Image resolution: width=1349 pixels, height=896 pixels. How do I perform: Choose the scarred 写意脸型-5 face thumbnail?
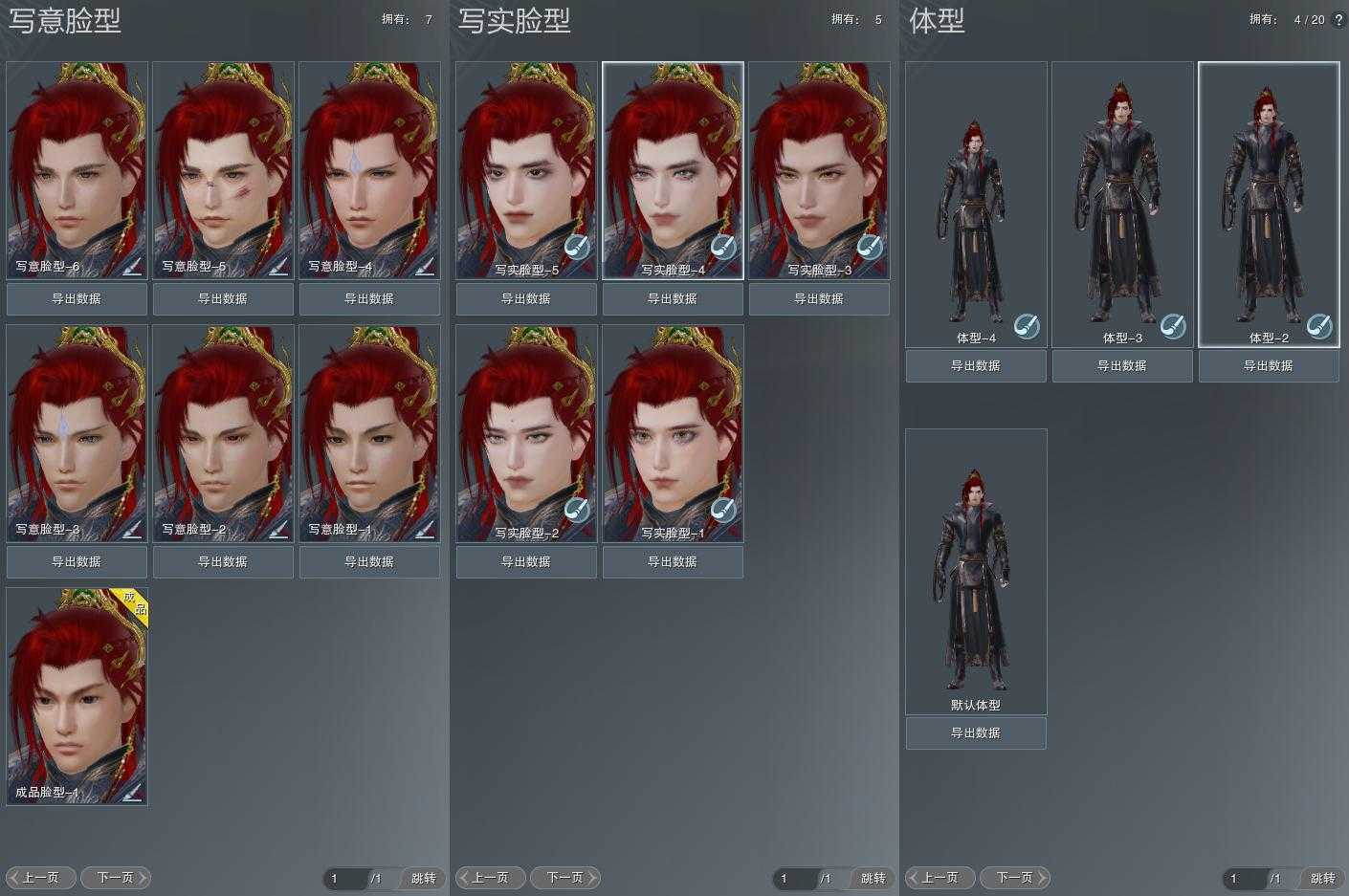click(223, 170)
